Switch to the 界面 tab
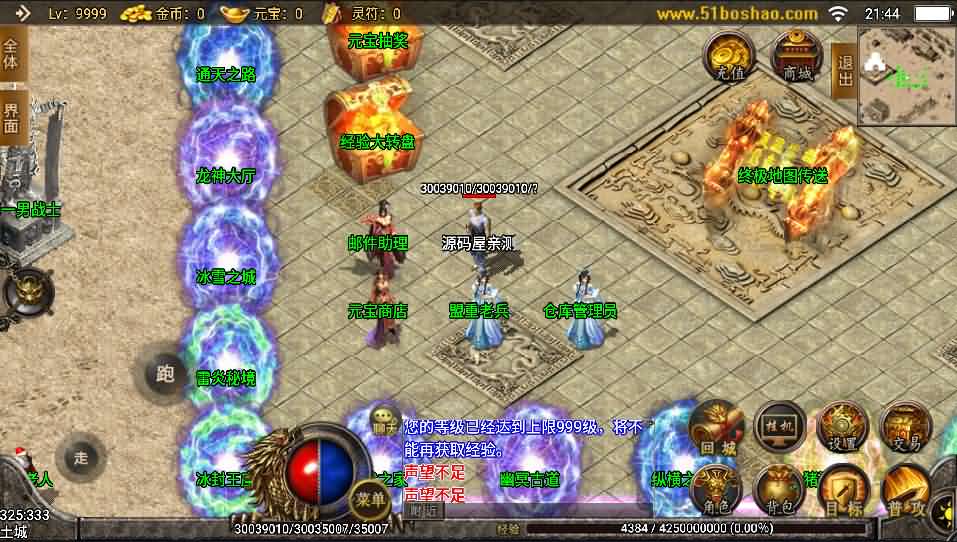 pos(12,119)
